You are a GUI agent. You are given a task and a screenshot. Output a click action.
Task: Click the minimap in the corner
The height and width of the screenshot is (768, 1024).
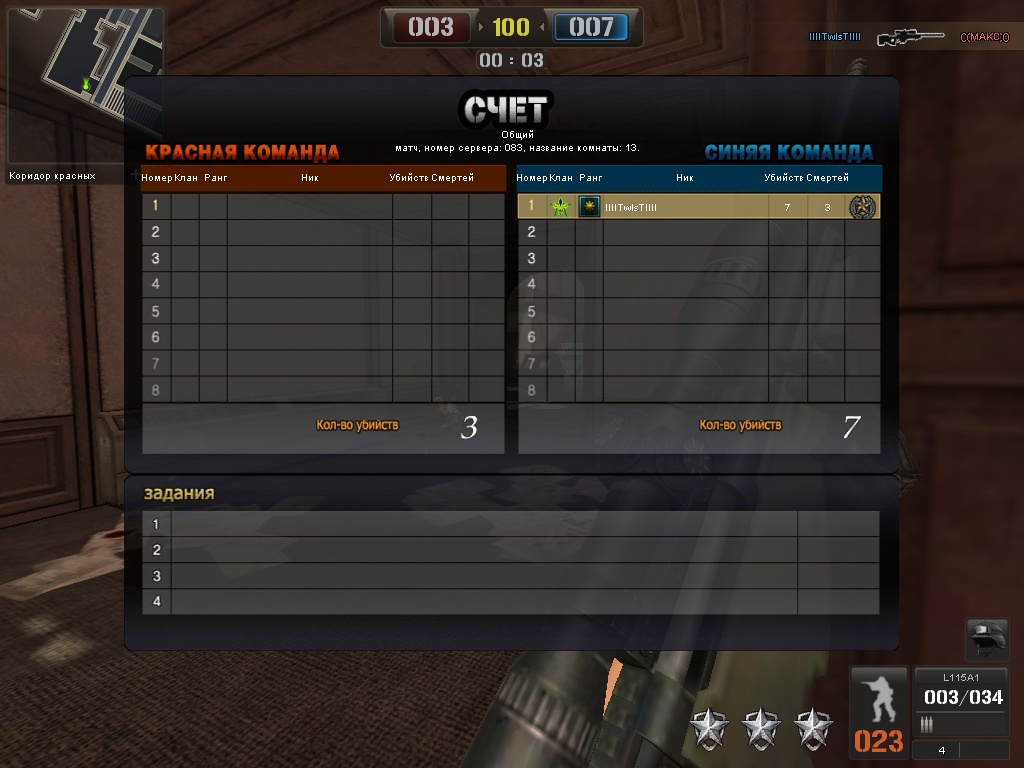[x=84, y=87]
